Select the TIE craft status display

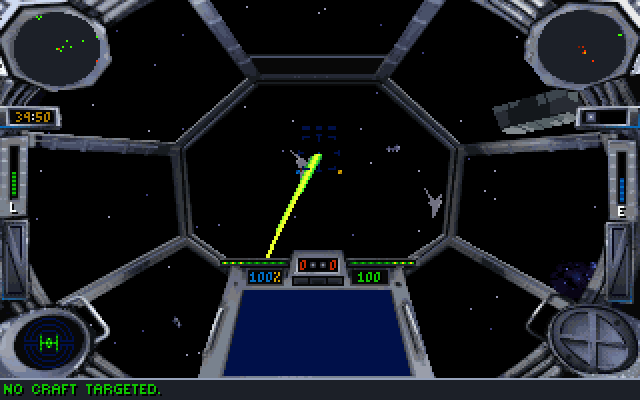click(x=47, y=341)
